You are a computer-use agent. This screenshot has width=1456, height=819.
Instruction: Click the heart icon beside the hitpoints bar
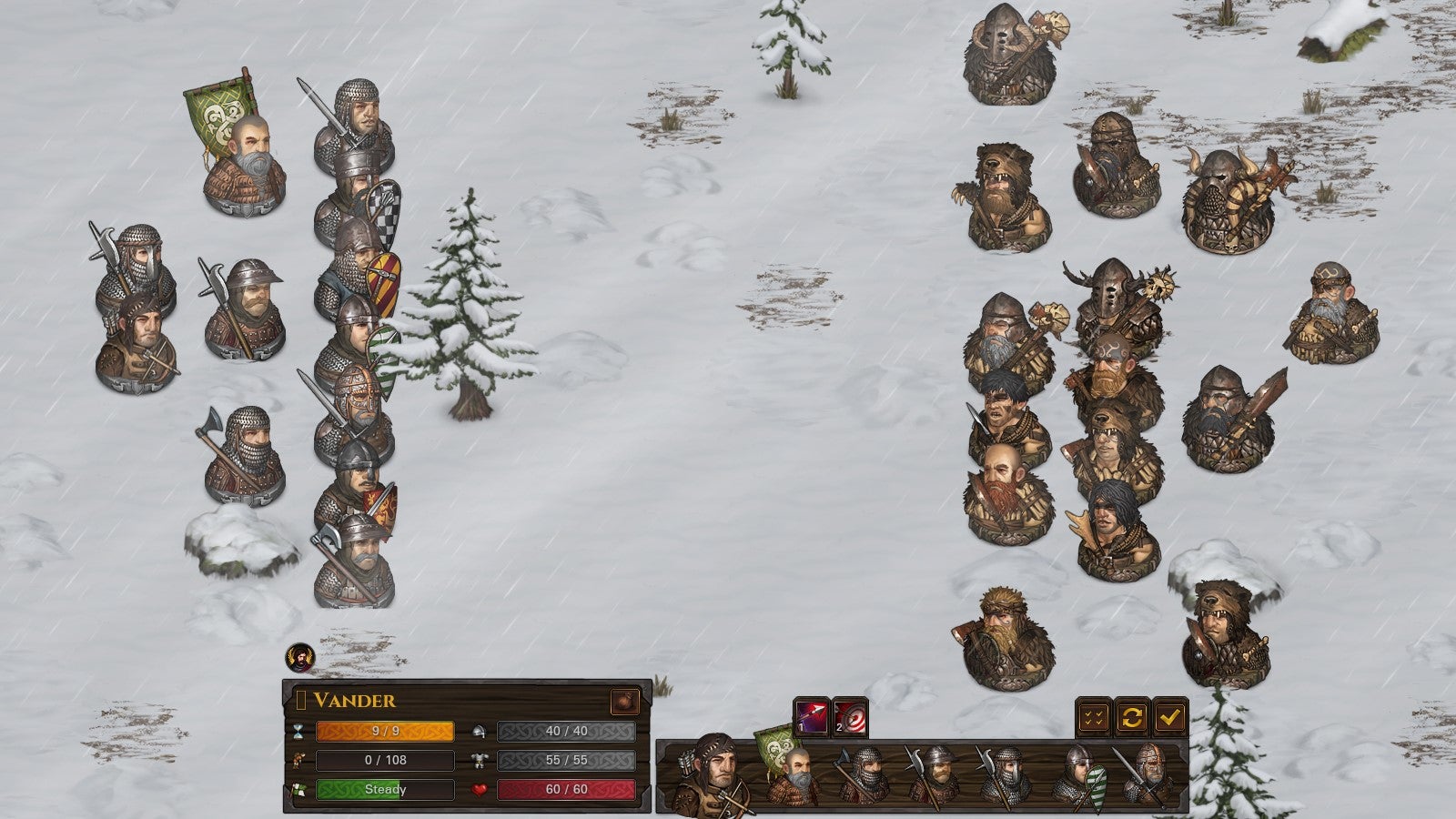pos(479,789)
